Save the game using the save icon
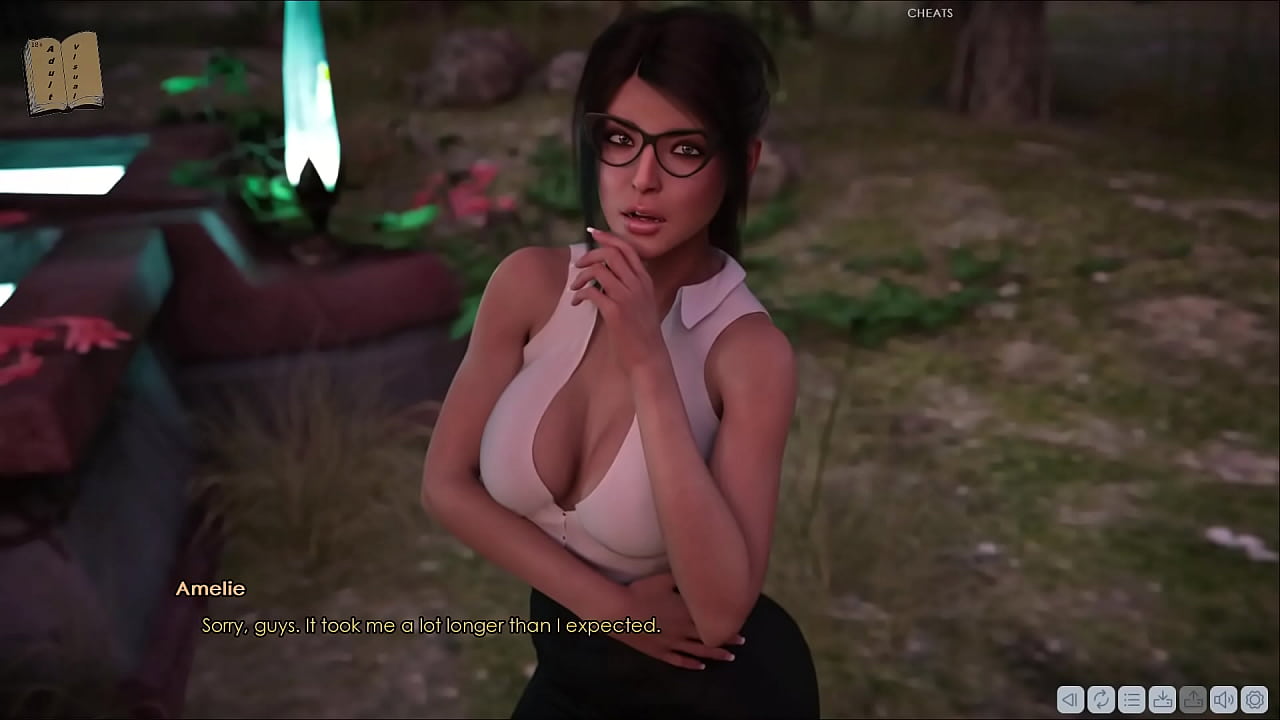 pos(1160,700)
